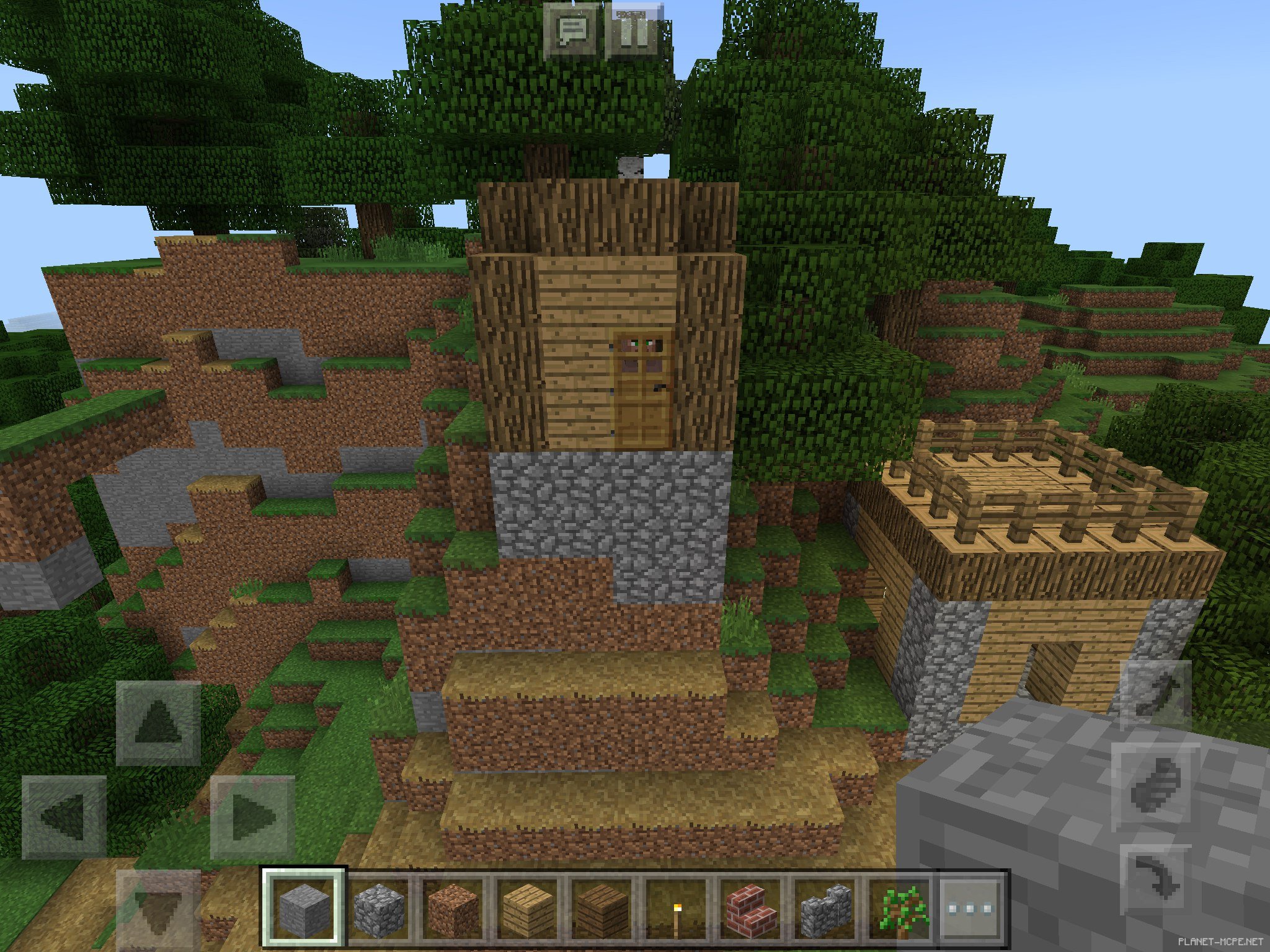The width and height of the screenshot is (1270, 952).
Task: Tap the fly down arrow button
Action: coord(1155,881)
